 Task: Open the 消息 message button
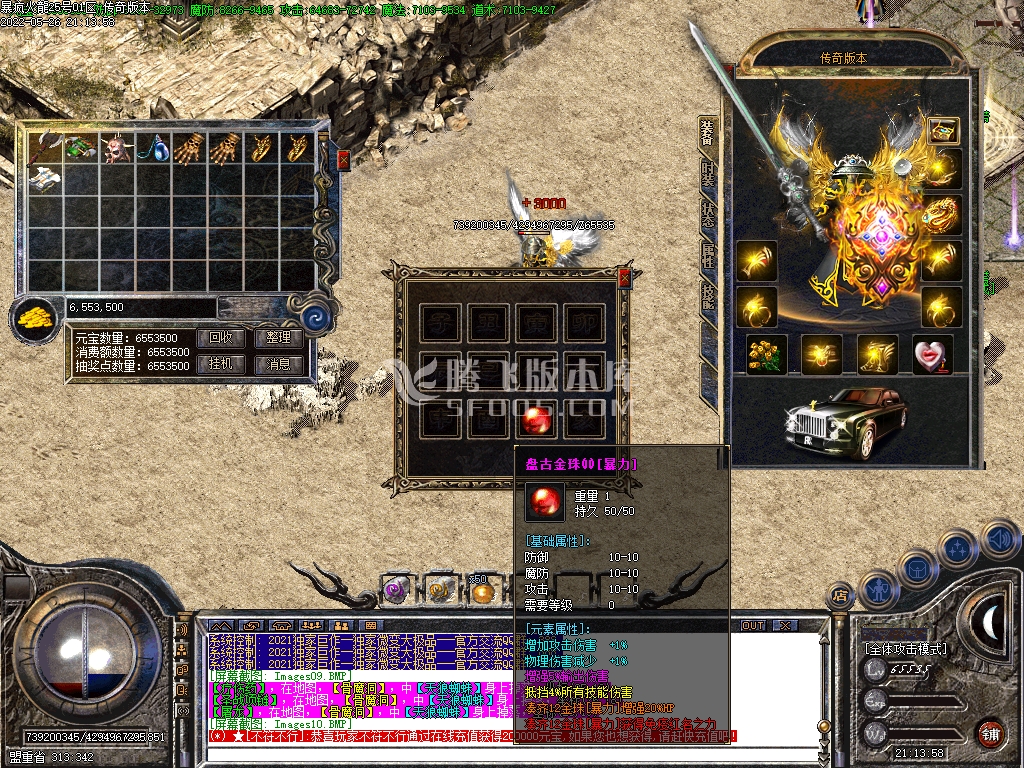279,364
